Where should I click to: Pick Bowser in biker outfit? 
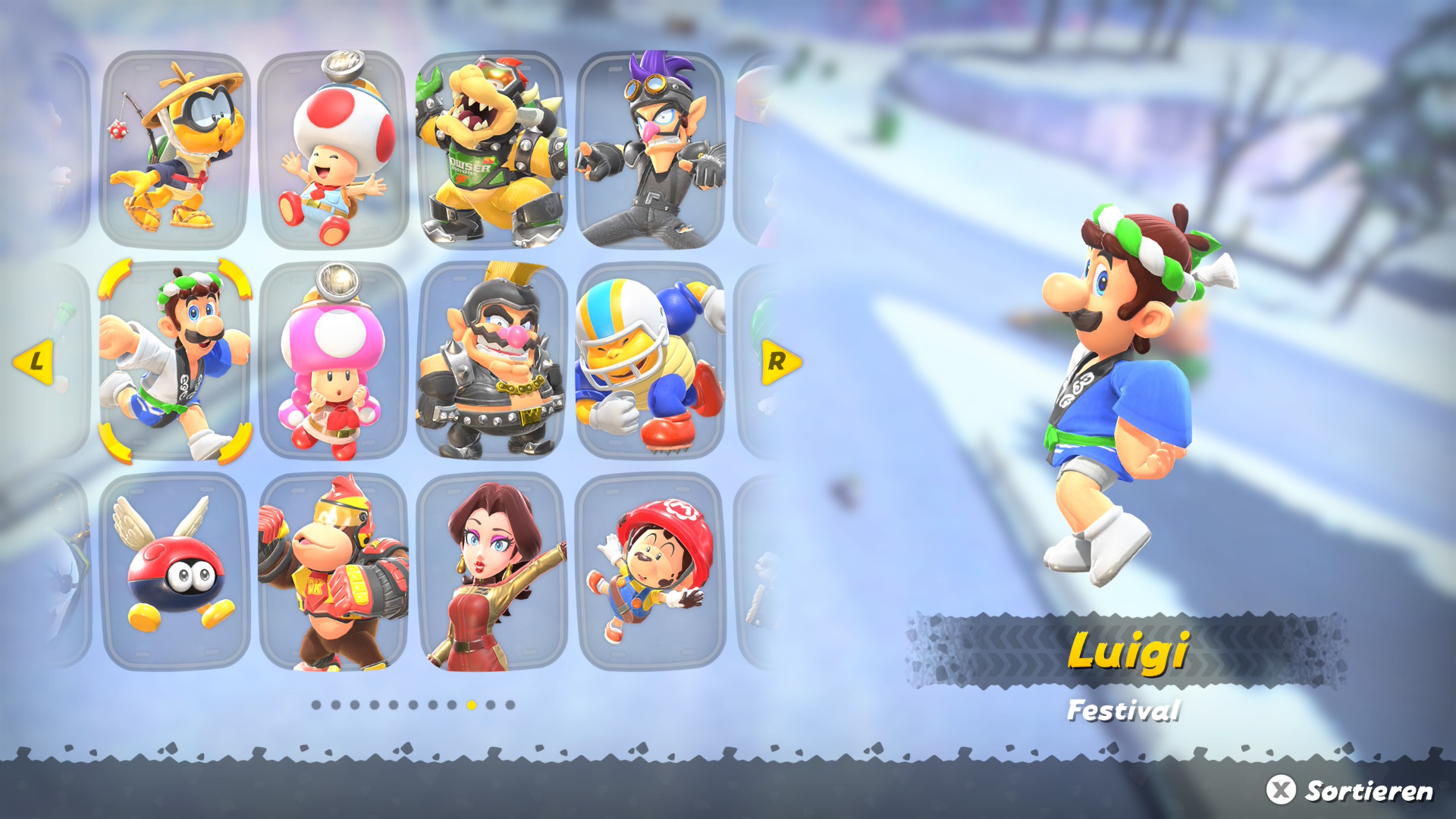pyautogui.click(x=491, y=150)
